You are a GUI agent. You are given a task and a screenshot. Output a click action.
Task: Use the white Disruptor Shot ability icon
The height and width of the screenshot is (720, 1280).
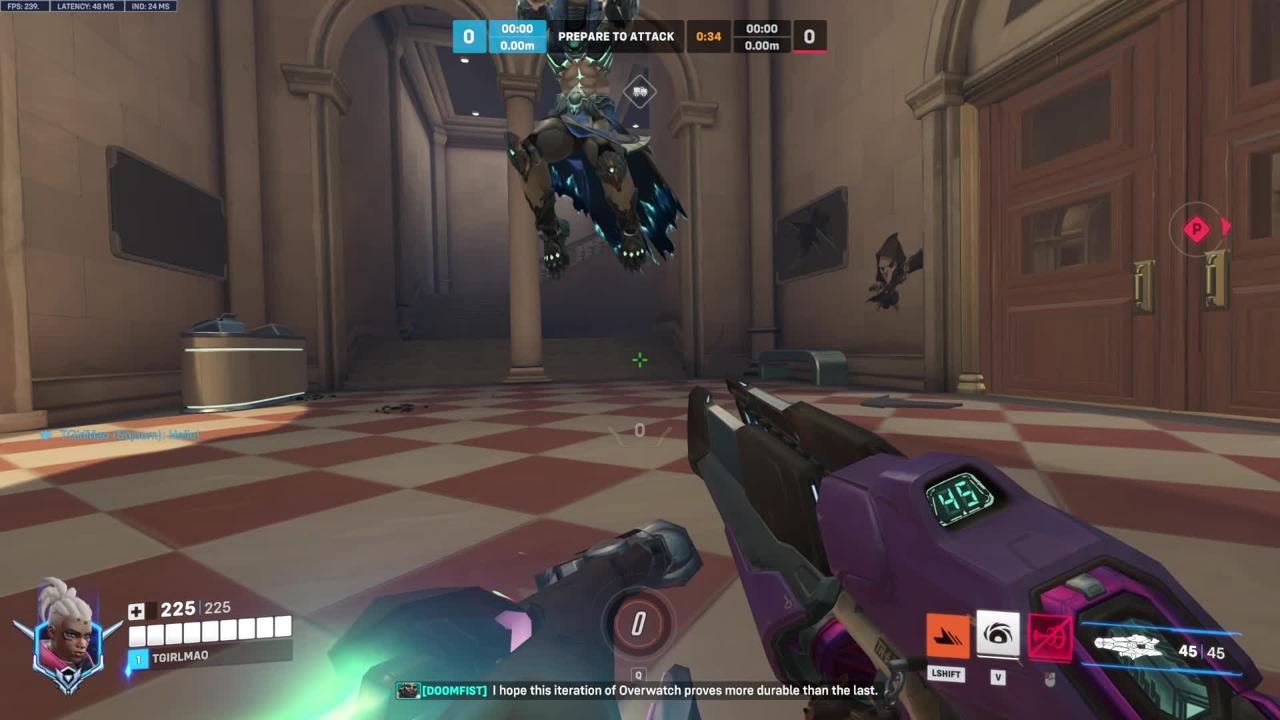point(997,634)
